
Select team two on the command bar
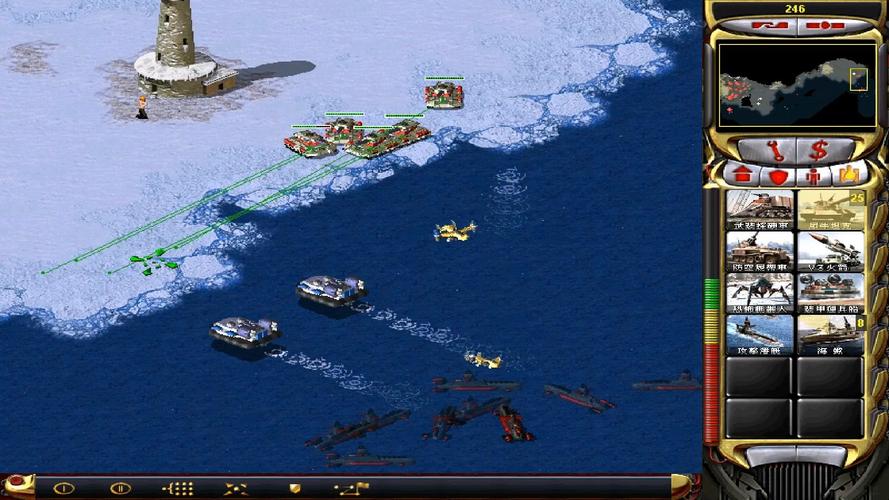120,488
